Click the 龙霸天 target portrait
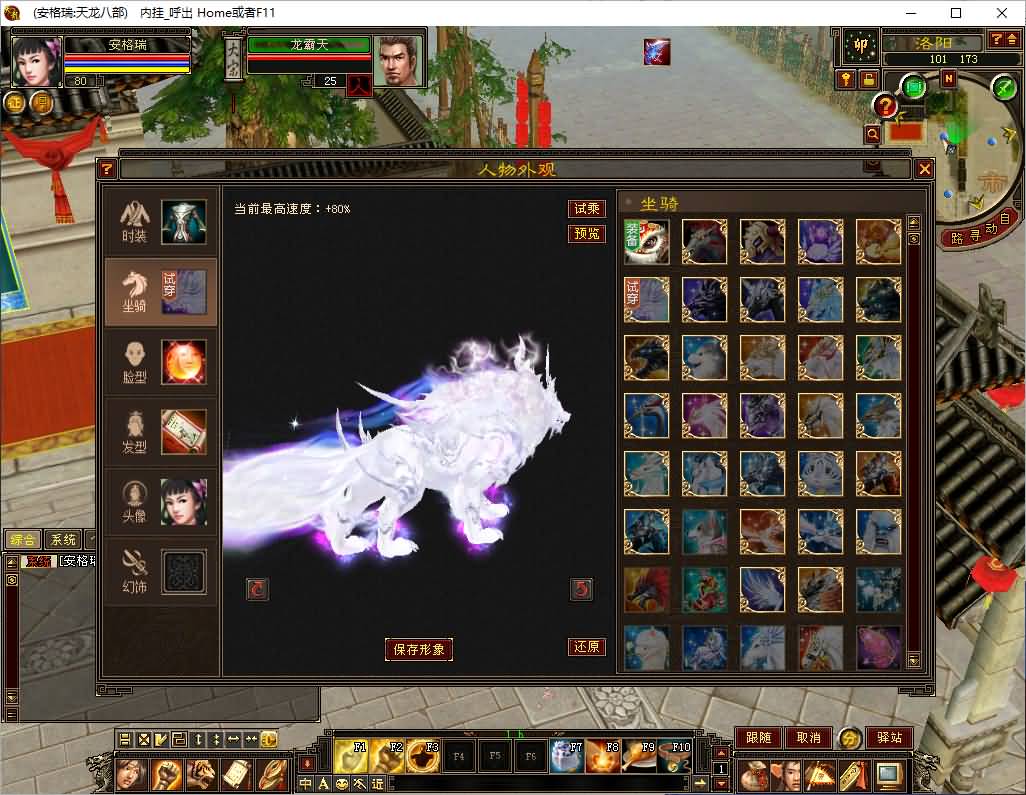This screenshot has width=1026, height=795. click(398, 58)
